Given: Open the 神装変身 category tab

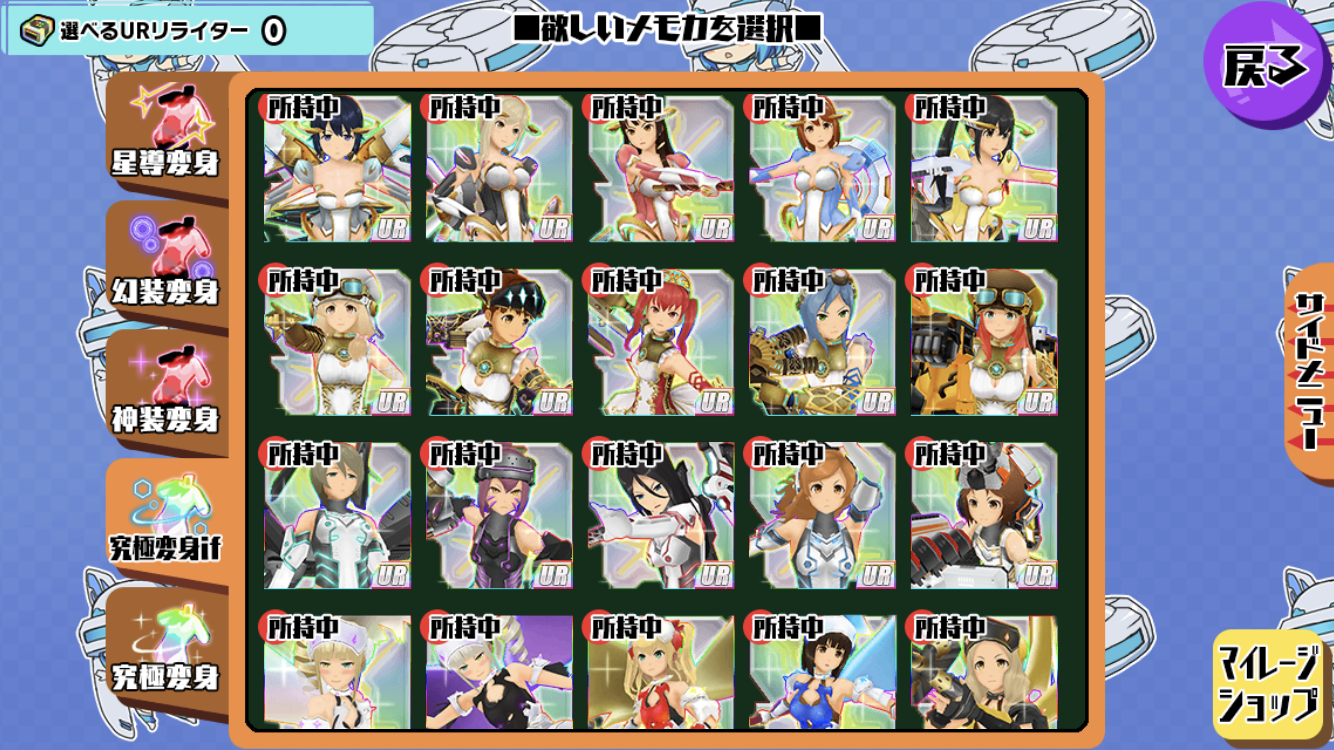Looking at the screenshot, I should [x=166, y=391].
